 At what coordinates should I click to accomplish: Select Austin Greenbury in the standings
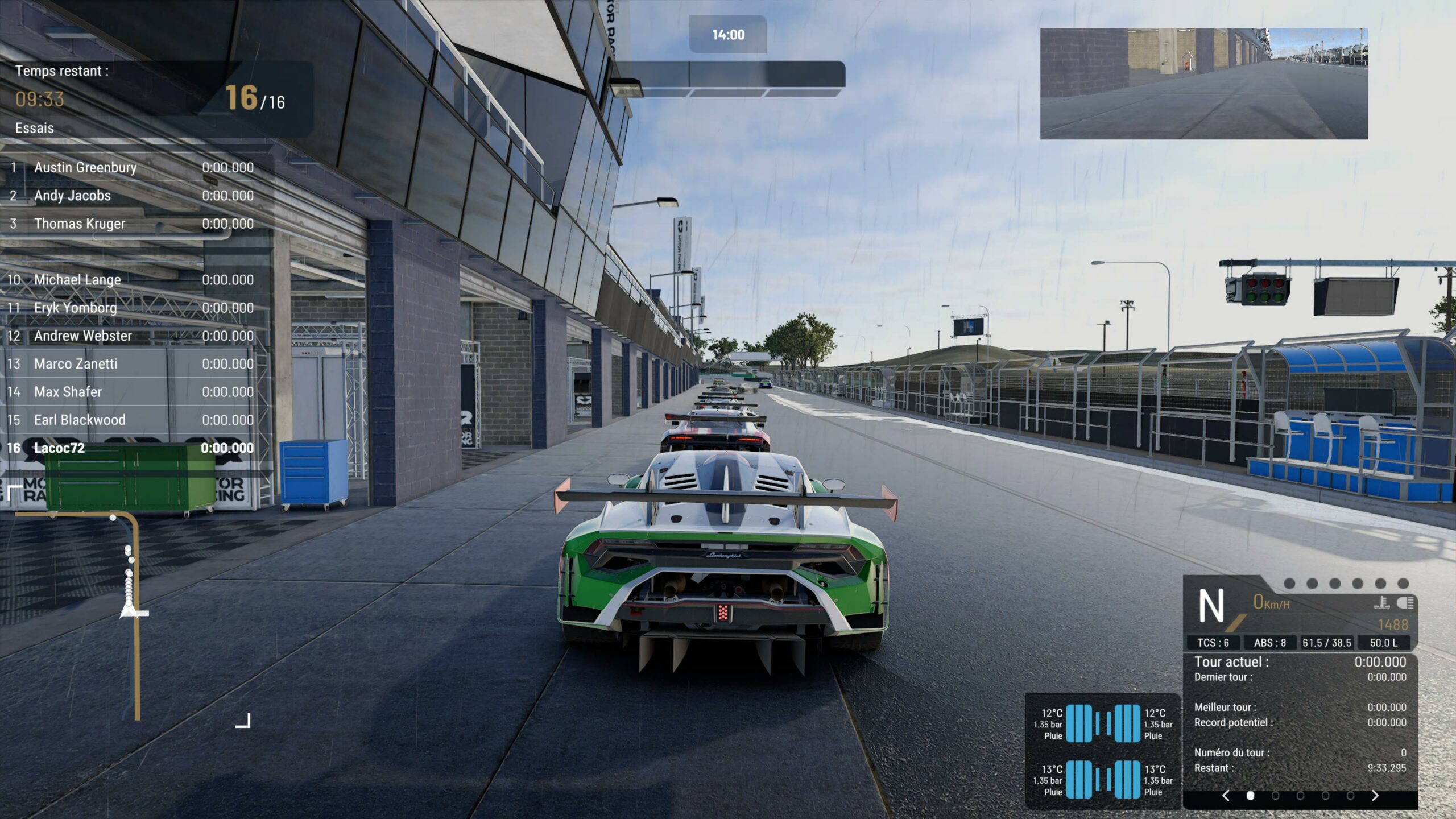point(131,168)
